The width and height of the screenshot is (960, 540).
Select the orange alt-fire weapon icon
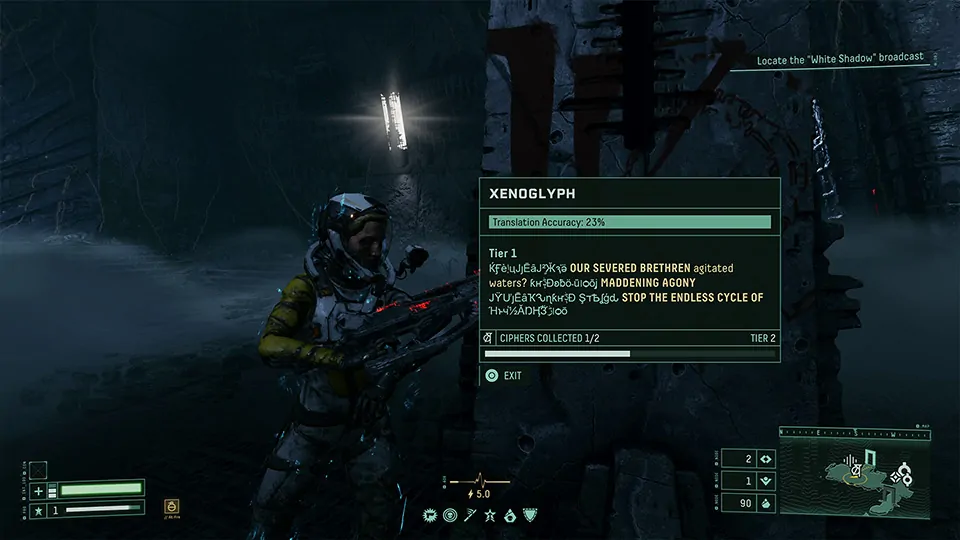point(171,506)
